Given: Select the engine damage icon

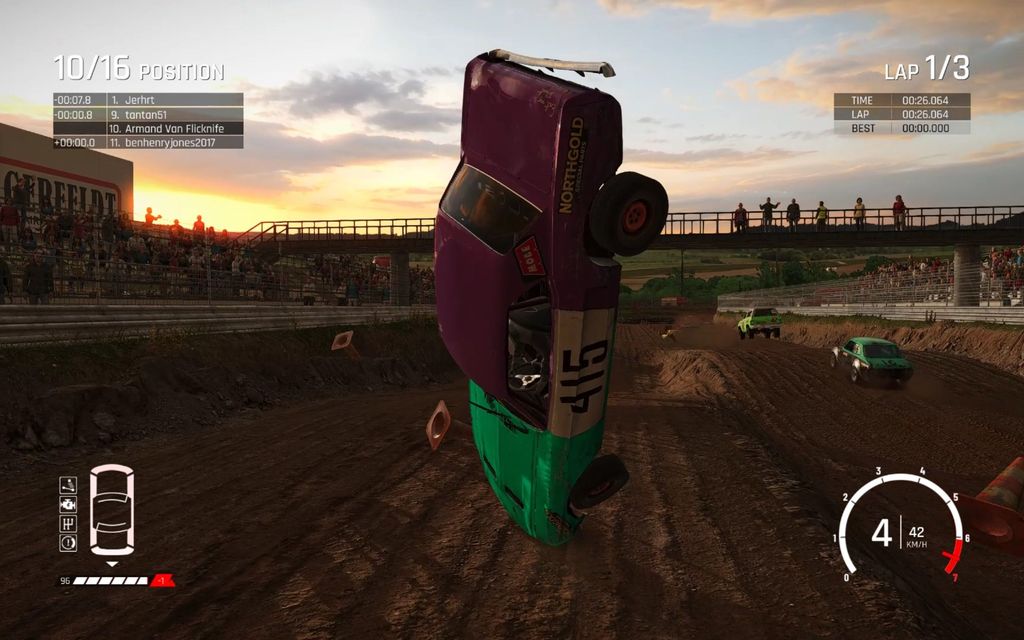Looking at the screenshot, I should [68, 505].
